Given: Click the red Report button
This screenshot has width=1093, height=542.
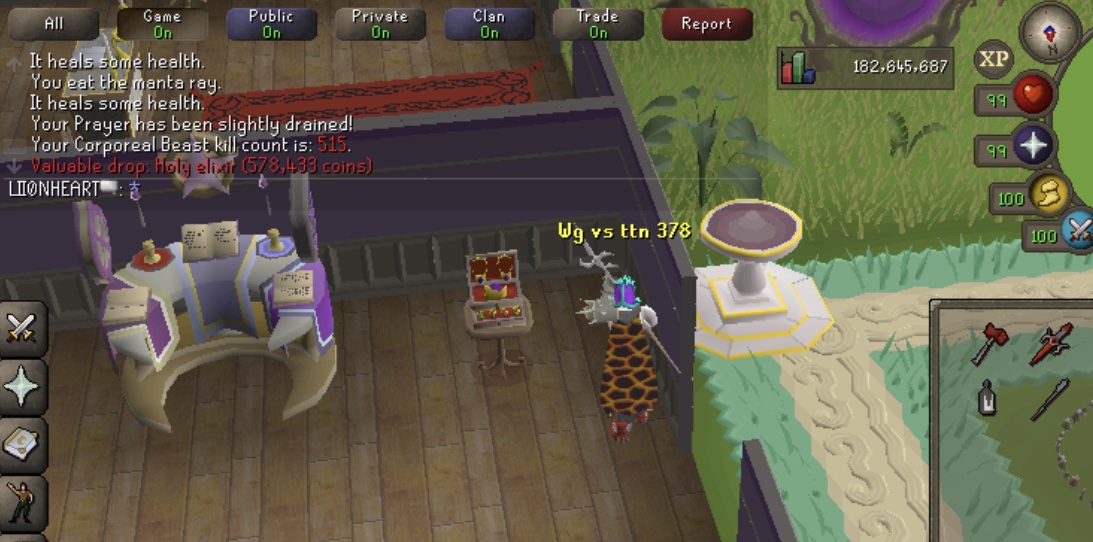Looking at the screenshot, I should point(706,24).
